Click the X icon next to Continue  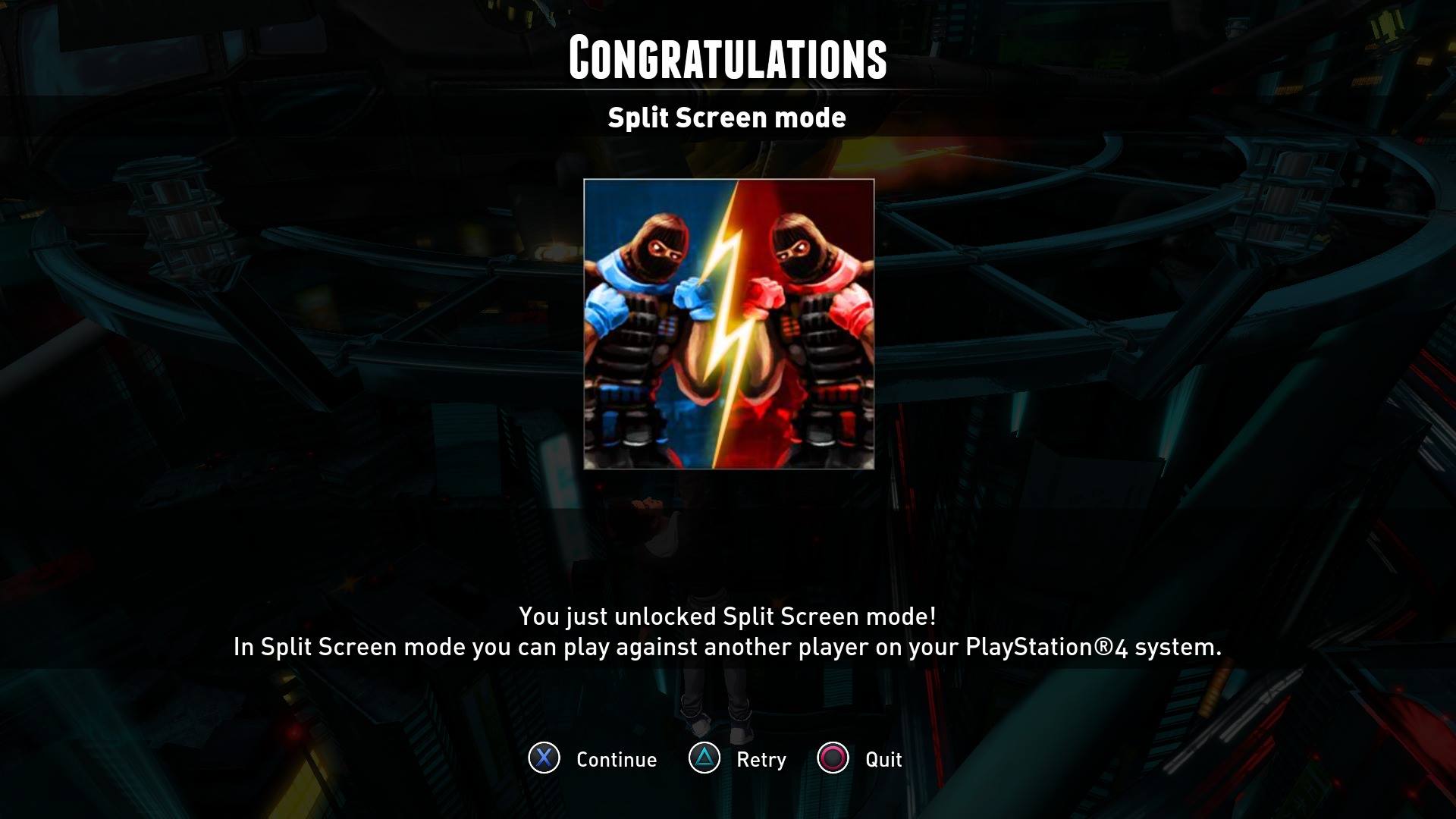(x=543, y=759)
